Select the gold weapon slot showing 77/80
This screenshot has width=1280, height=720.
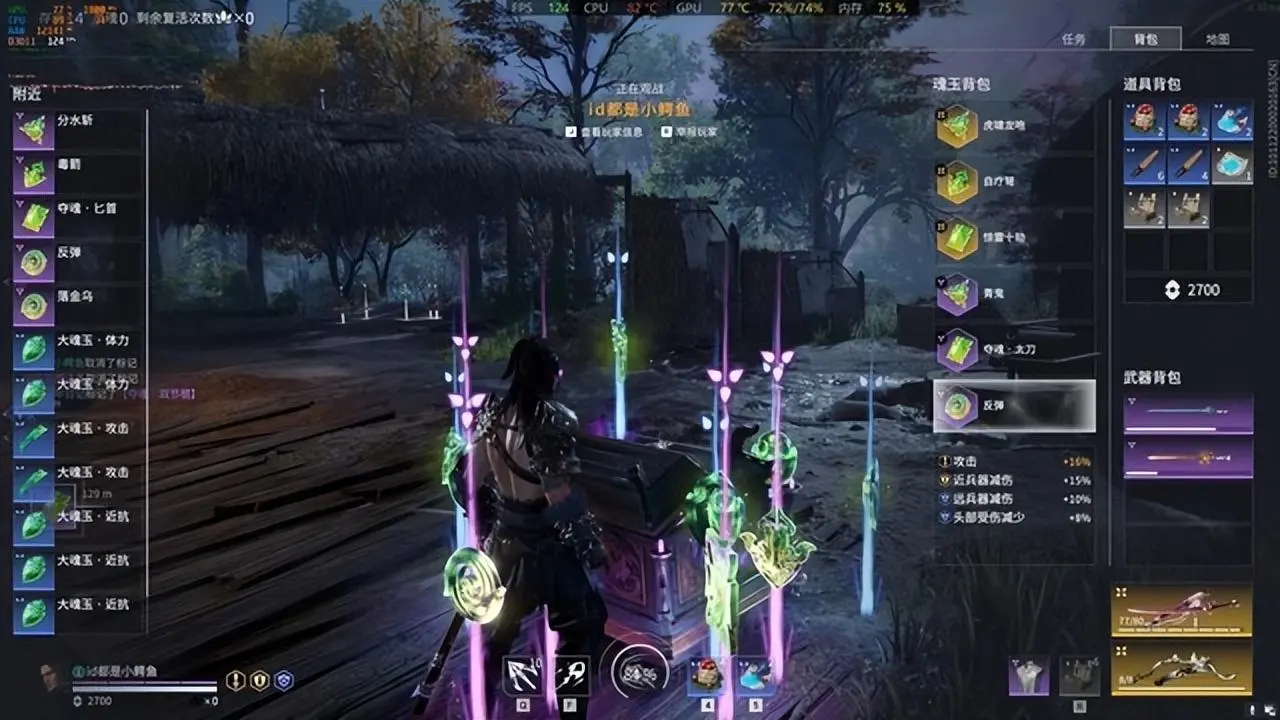coord(1181,609)
